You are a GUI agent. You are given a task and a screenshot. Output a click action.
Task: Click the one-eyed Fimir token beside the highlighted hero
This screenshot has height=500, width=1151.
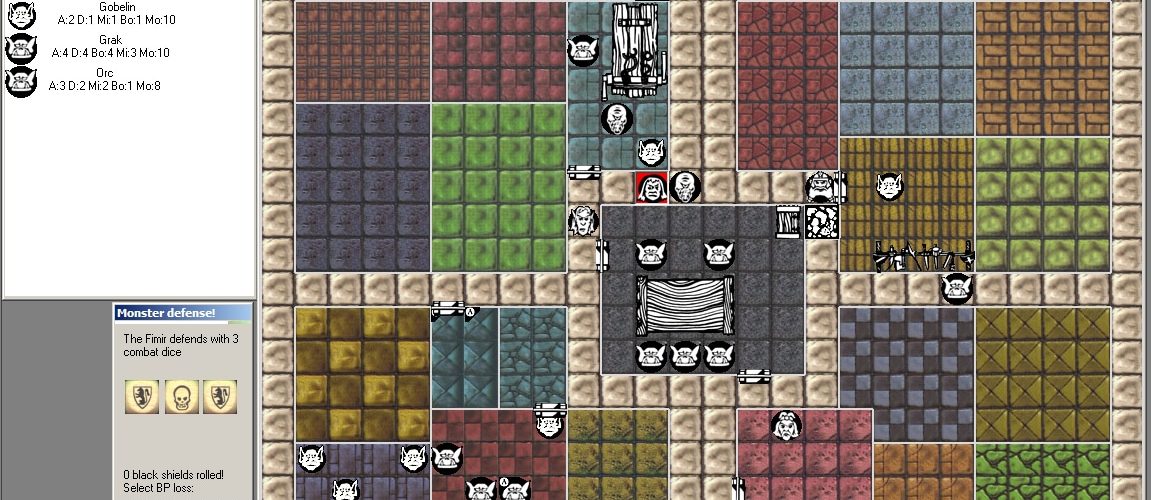[x=685, y=187]
